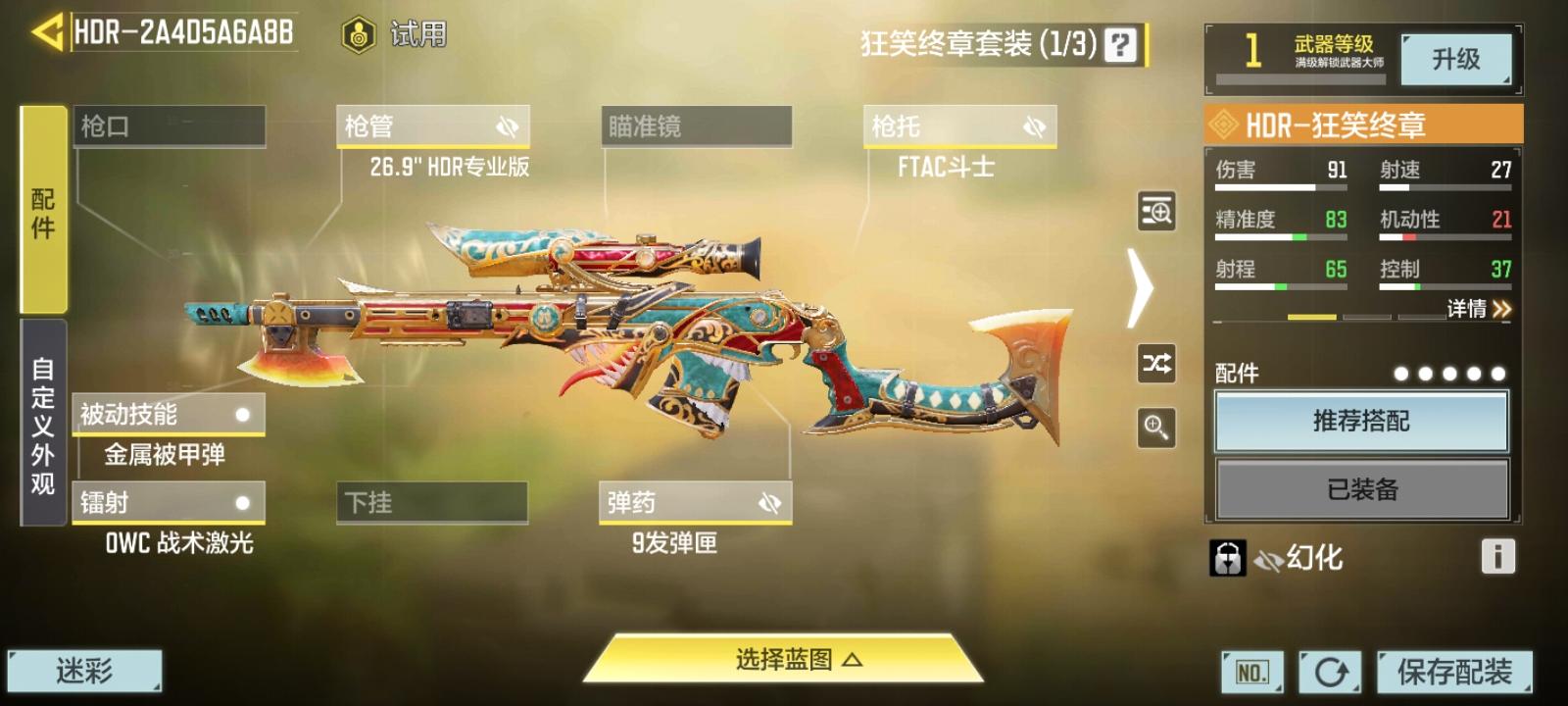
Task: Click the right arrow to view next item
Action: [1140, 287]
